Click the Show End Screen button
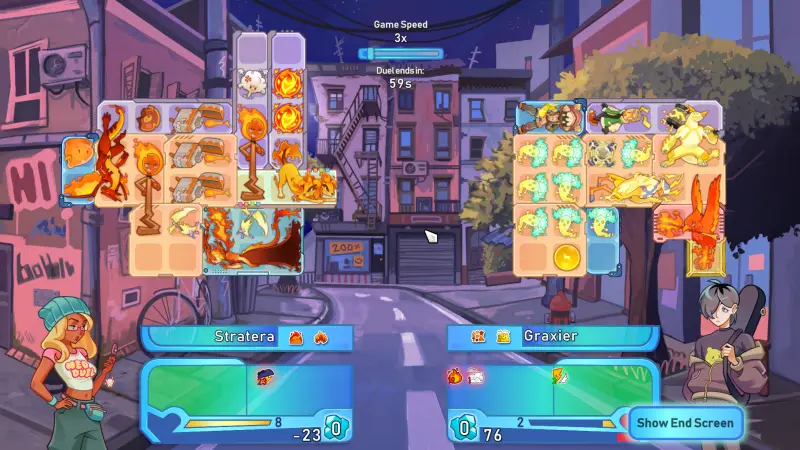This screenshot has width=800, height=450. 685,422
